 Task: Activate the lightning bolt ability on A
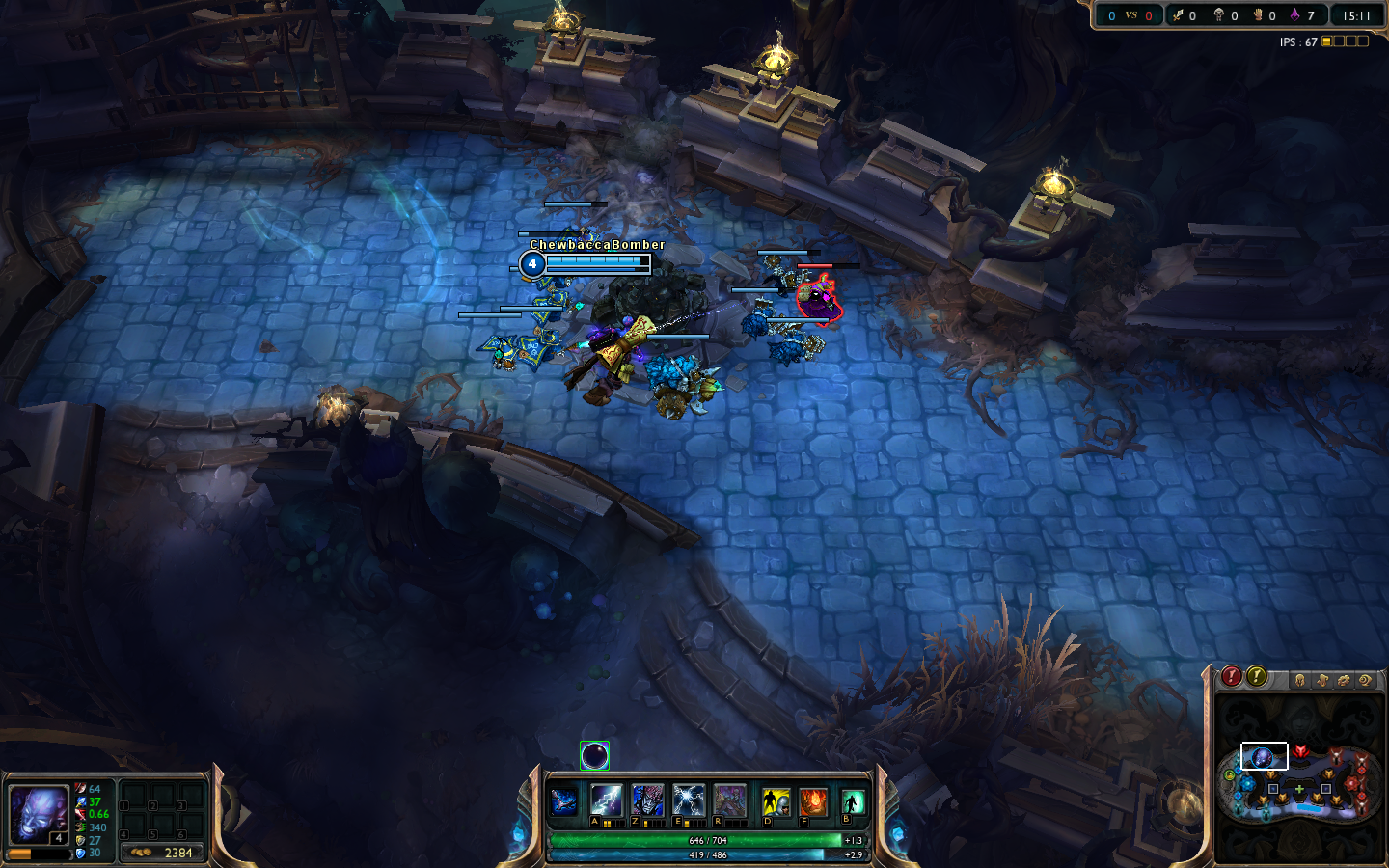click(606, 800)
